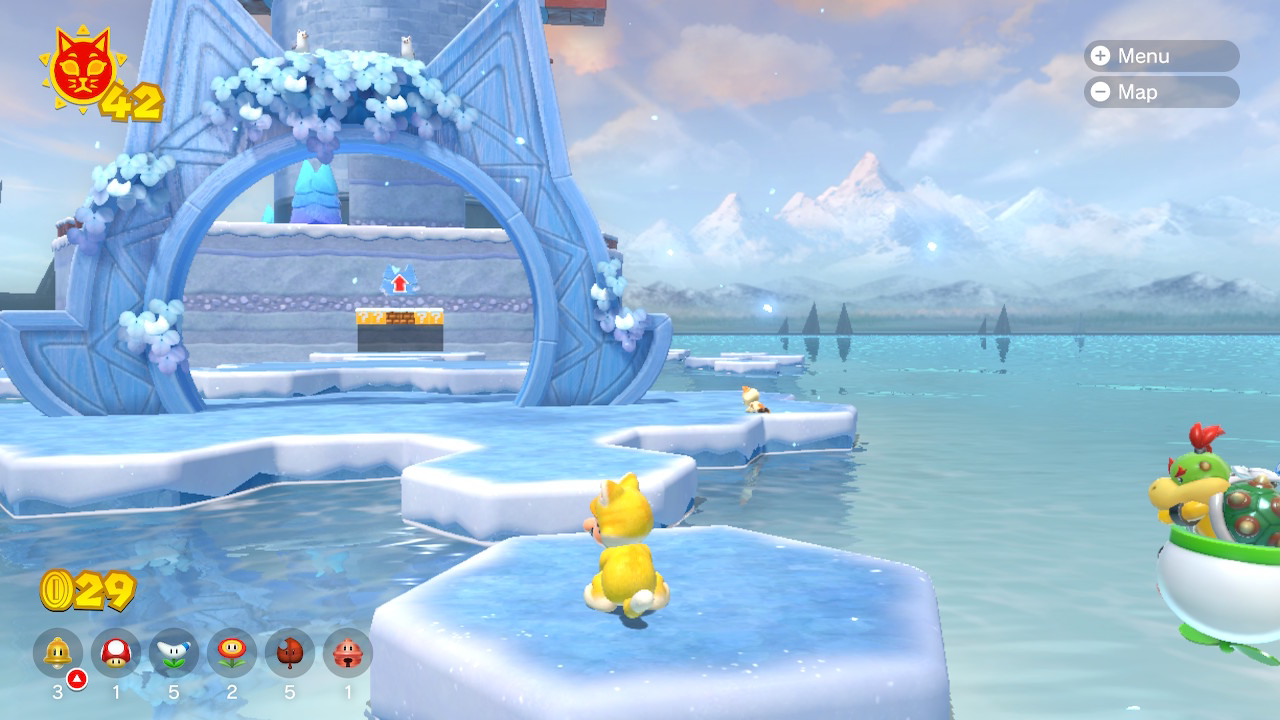This screenshot has width=1280, height=720.
Task: Use the stored Super Mushroom
Action: tap(116, 653)
